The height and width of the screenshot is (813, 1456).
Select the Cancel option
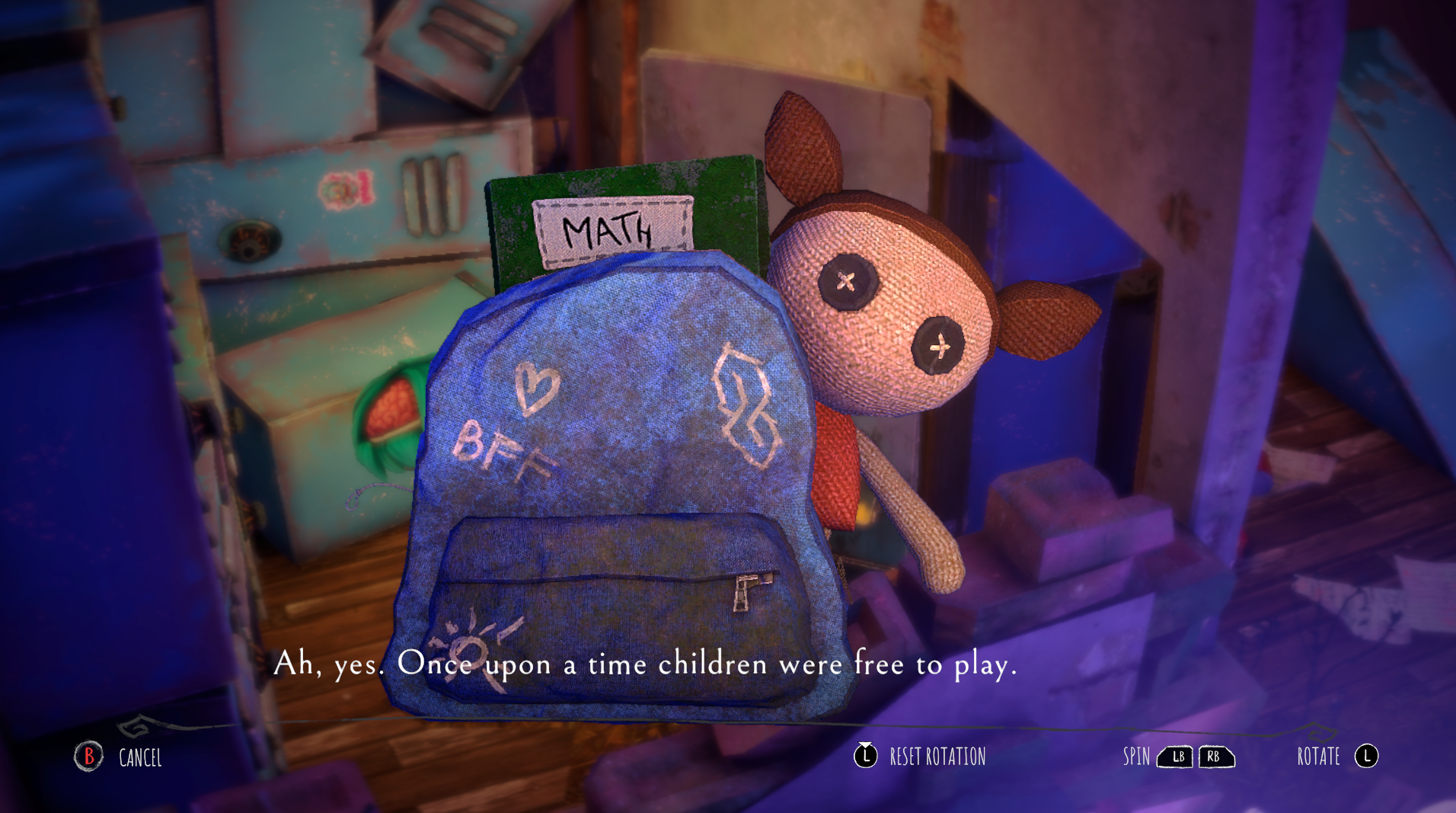point(140,758)
